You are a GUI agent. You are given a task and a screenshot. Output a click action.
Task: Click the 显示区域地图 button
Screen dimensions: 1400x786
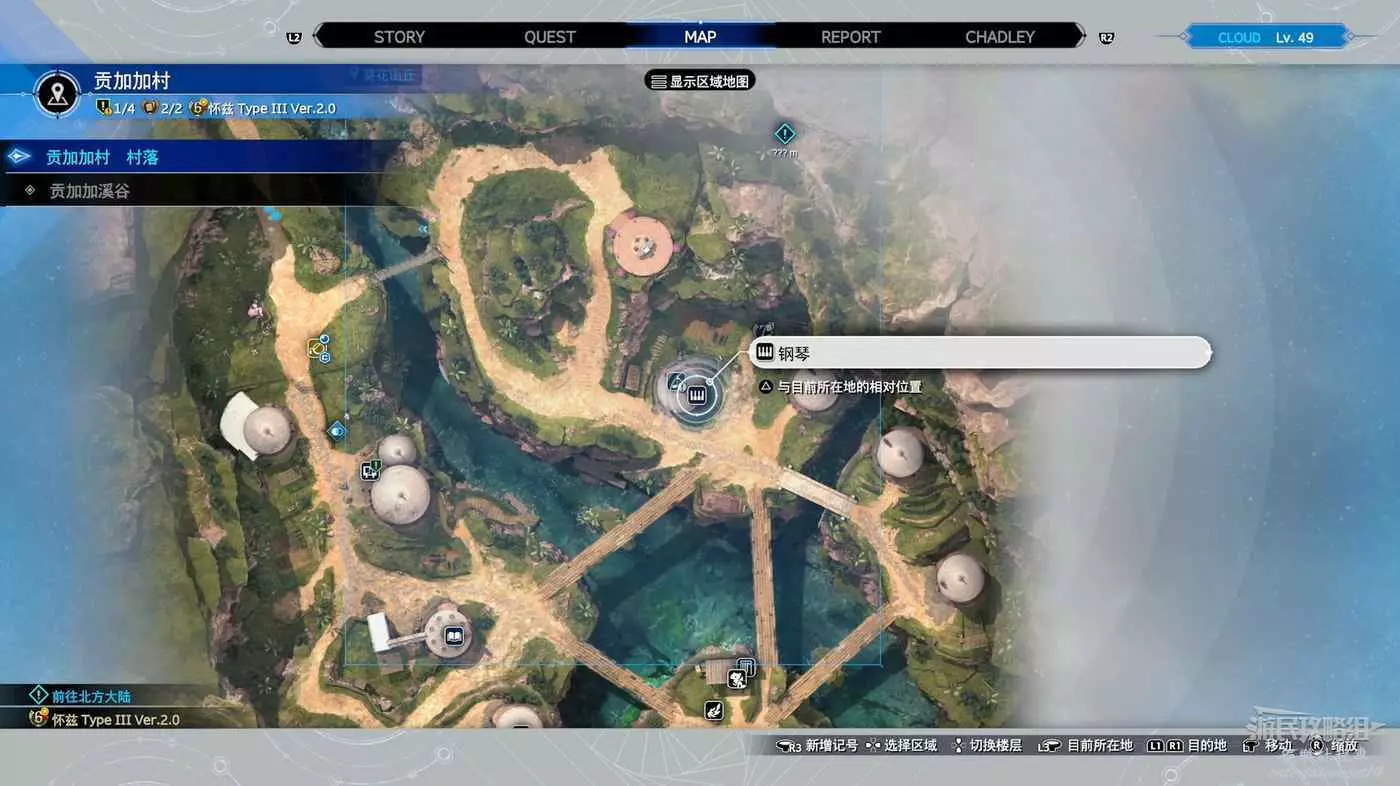(700, 81)
